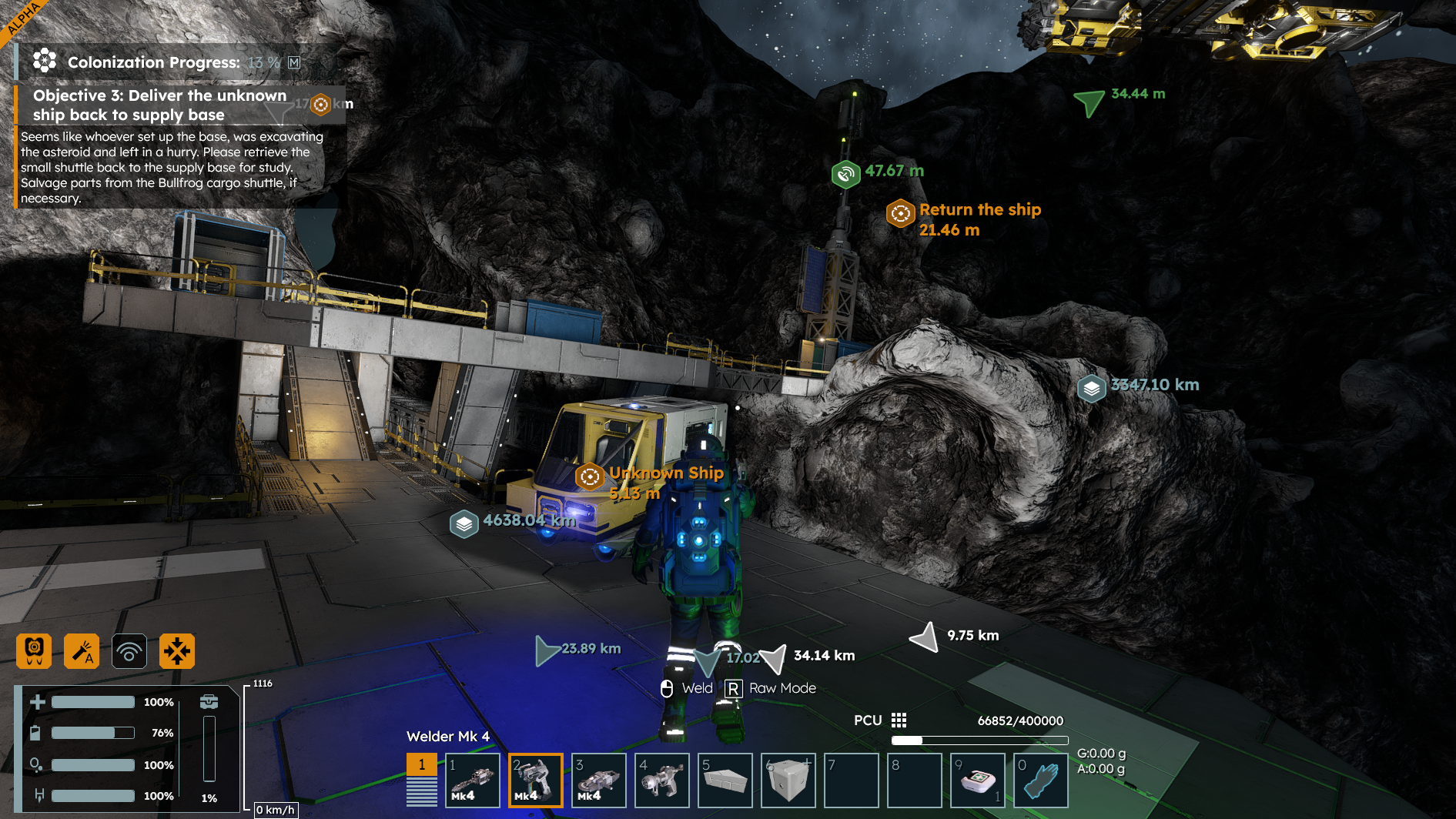Select the Welder Mk4 hotbar slot

pos(536,780)
